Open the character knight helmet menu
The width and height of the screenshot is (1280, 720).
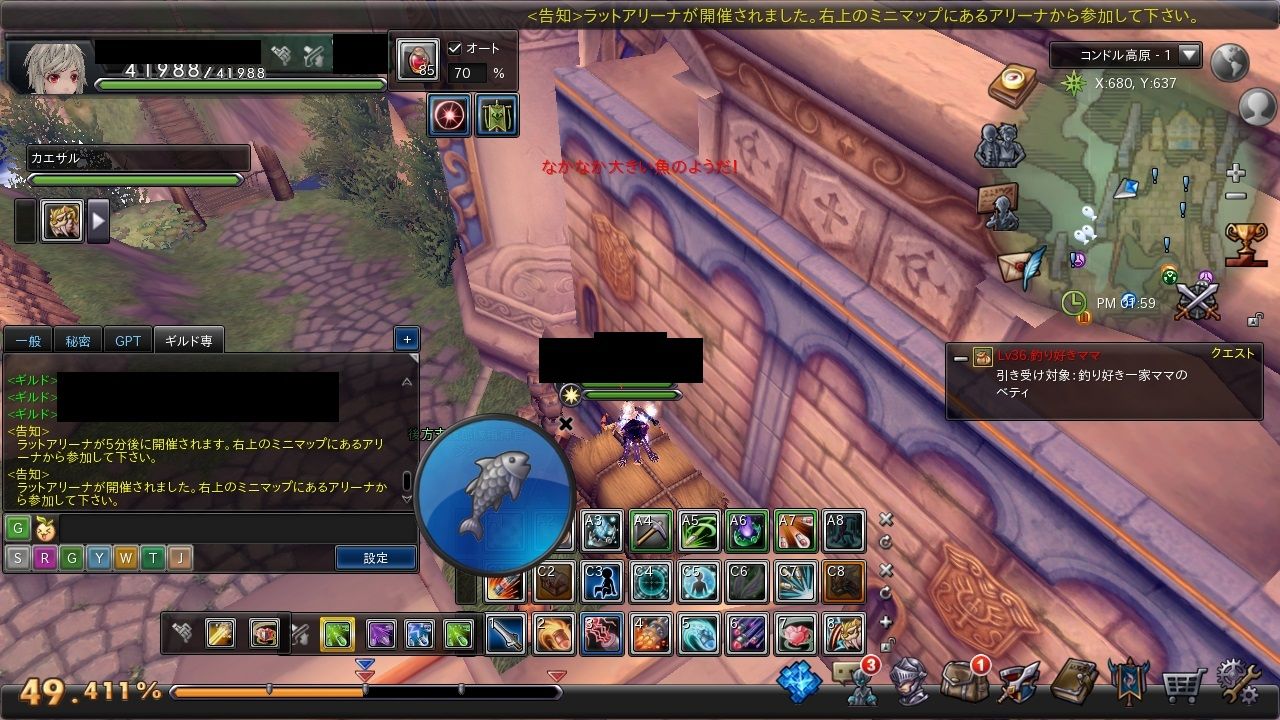tap(909, 682)
